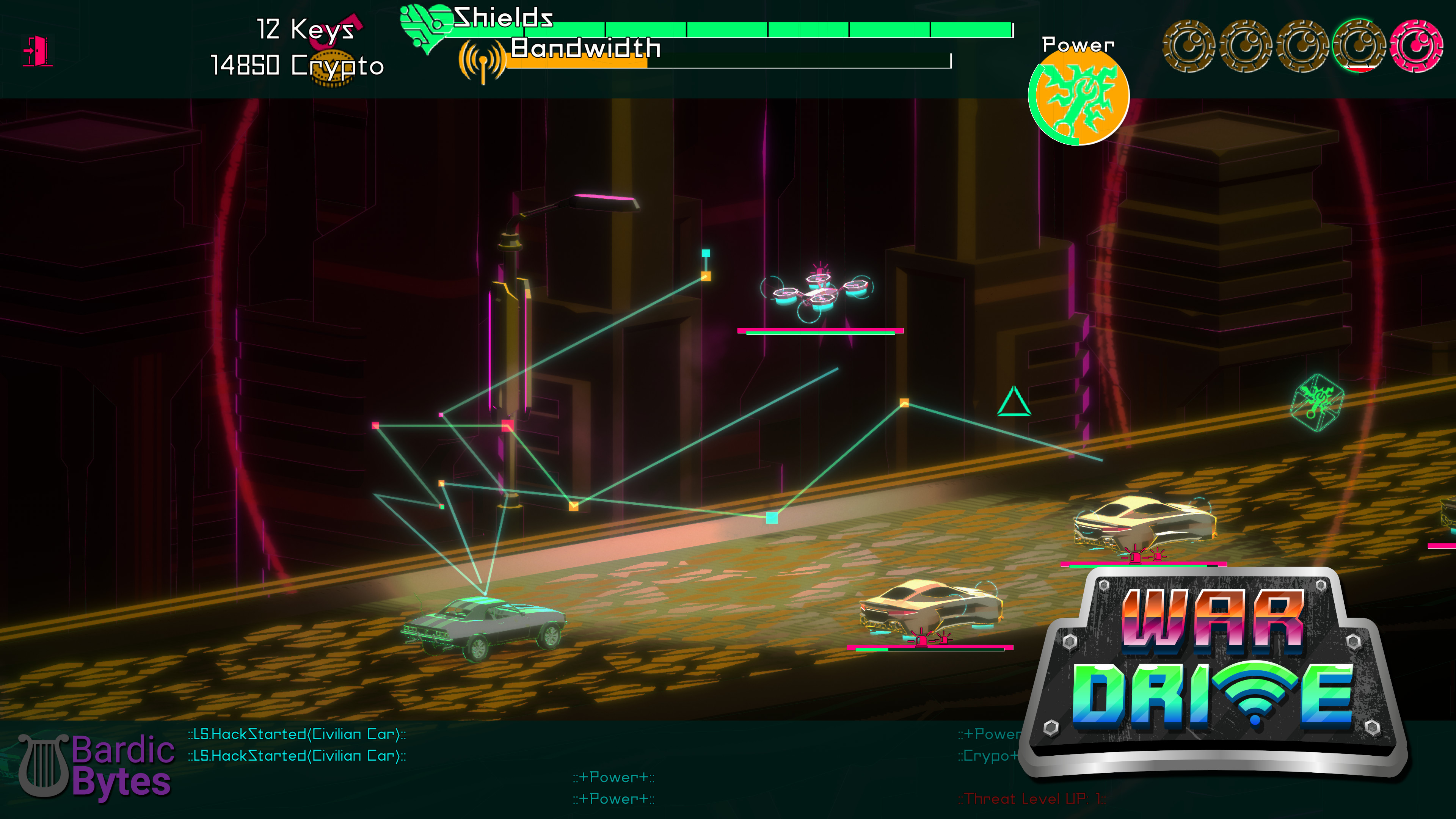Expand the +Power+ notification
1456x819 pixels.
tap(613, 777)
